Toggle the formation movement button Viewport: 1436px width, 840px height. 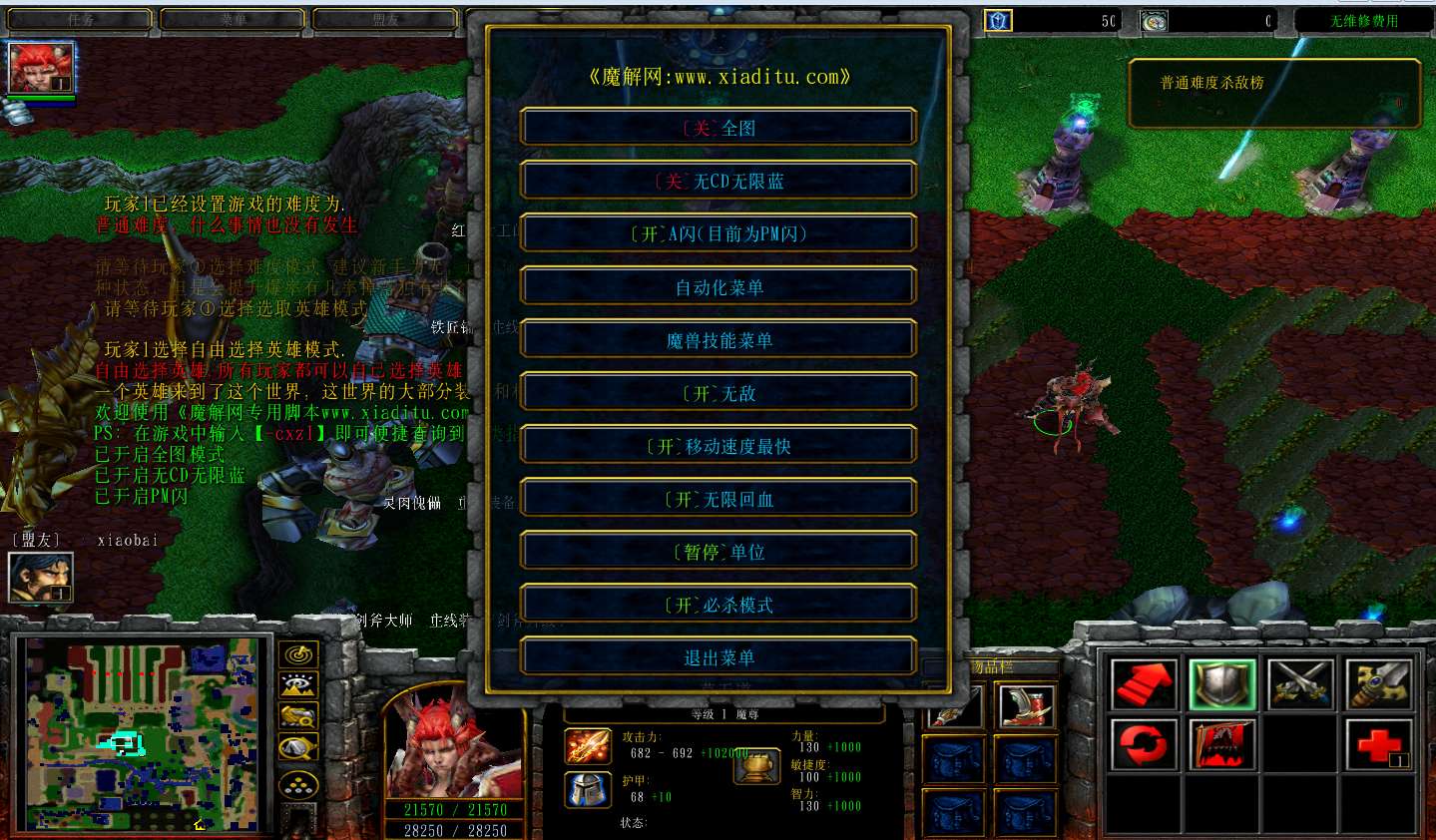[298, 785]
